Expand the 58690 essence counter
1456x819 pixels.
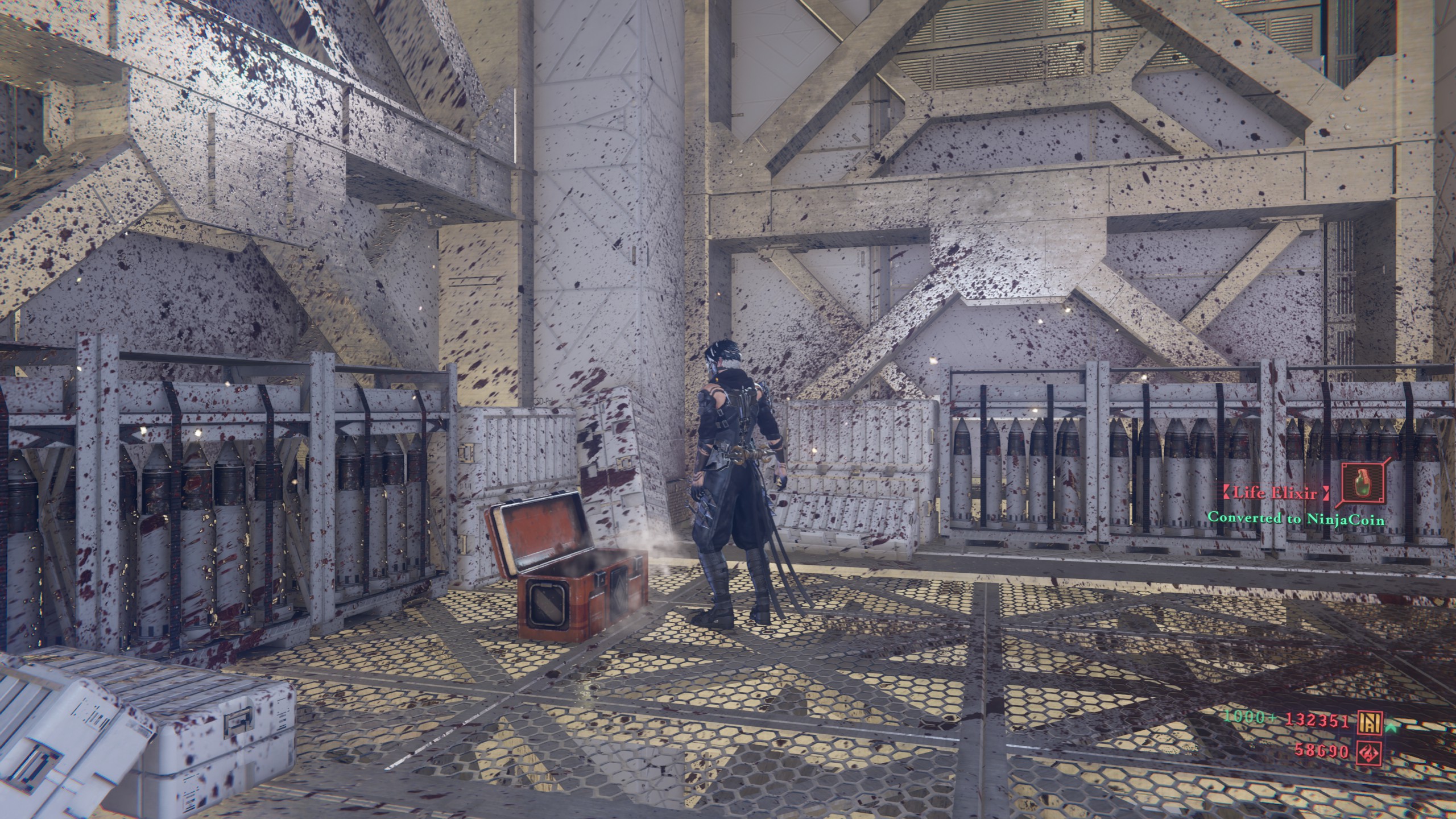[1321, 751]
